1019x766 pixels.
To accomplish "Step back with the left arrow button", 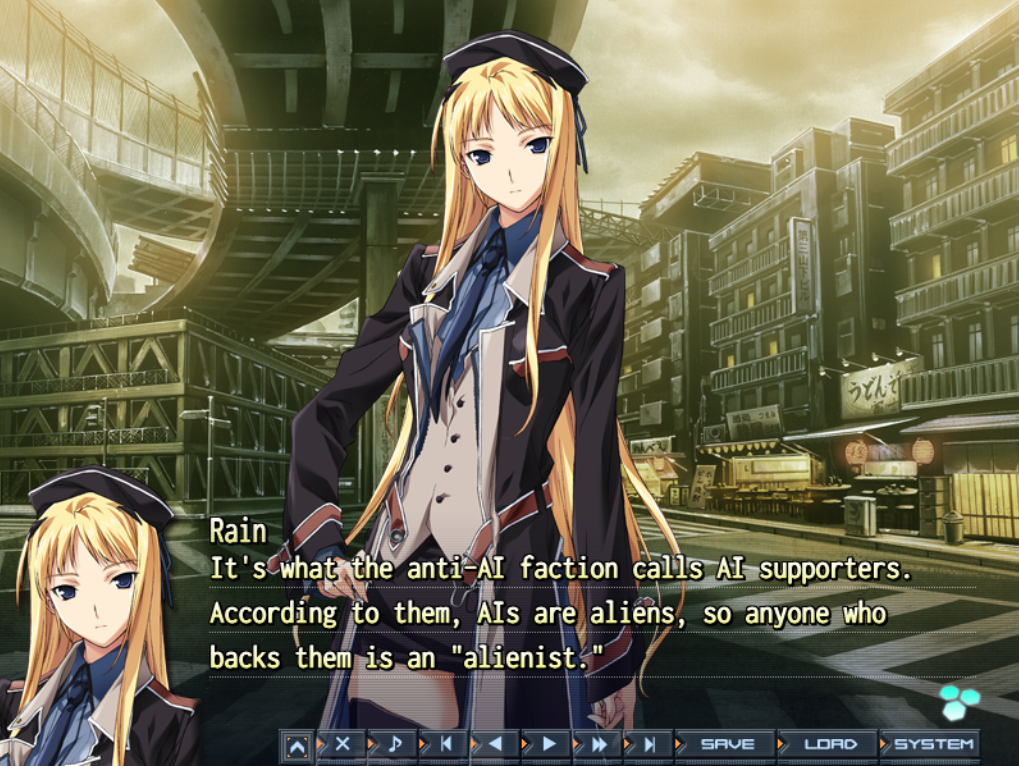I will [497, 744].
